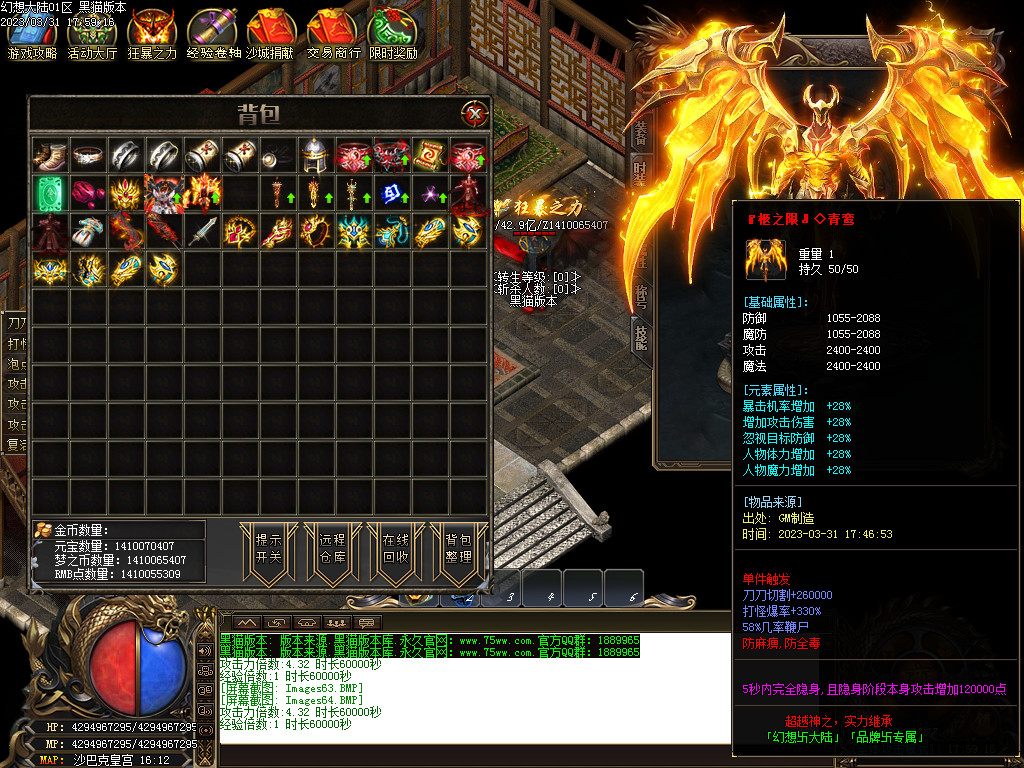
Task: Select the yellow scroll item in the bag
Action: [x=430, y=154]
